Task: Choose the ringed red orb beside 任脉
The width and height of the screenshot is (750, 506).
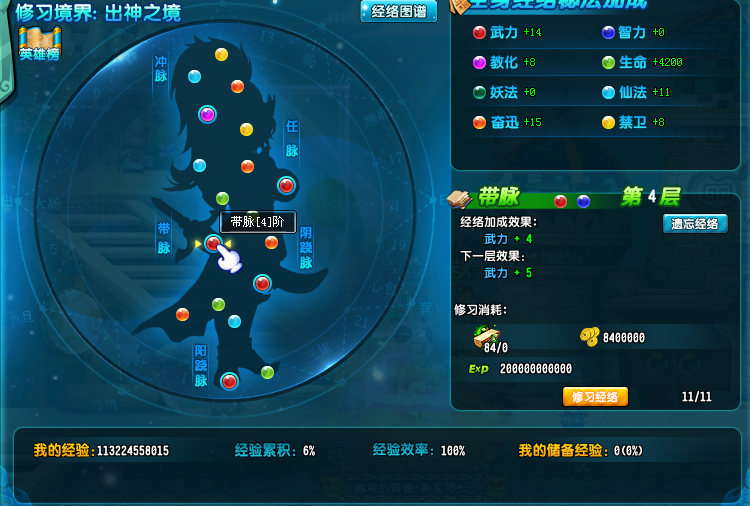Action: click(286, 185)
